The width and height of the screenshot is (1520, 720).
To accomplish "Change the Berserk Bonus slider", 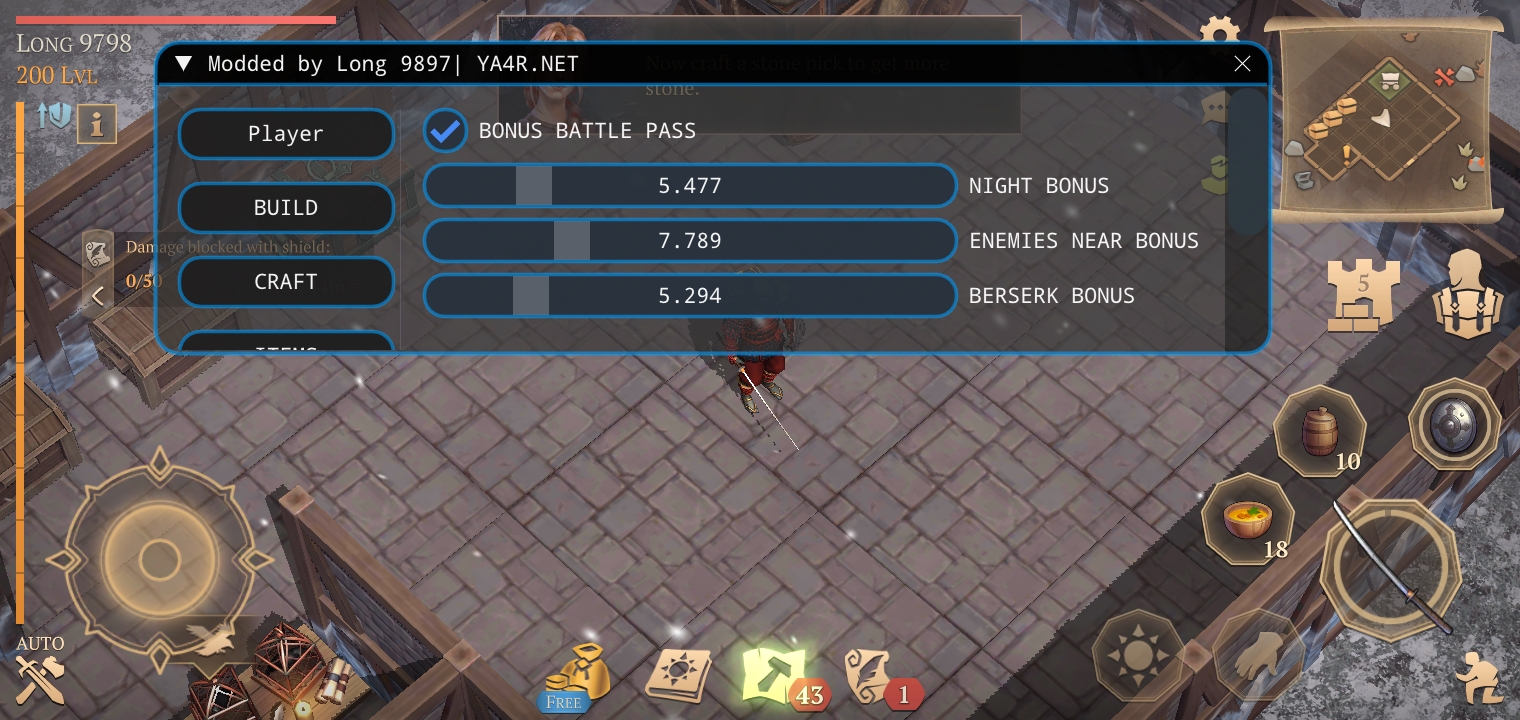I will (689, 296).
